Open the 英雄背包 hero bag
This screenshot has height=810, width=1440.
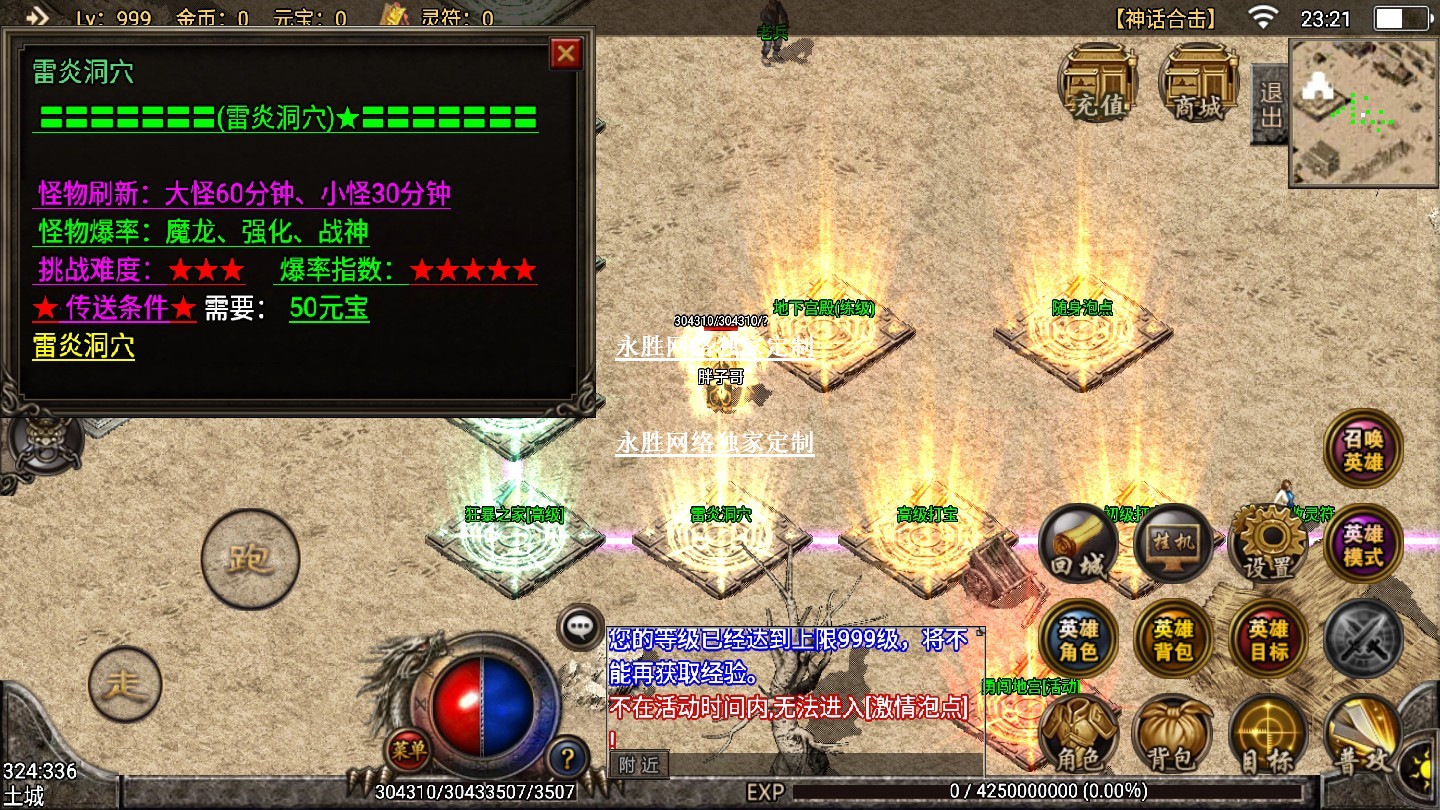tap(1173, 640)
